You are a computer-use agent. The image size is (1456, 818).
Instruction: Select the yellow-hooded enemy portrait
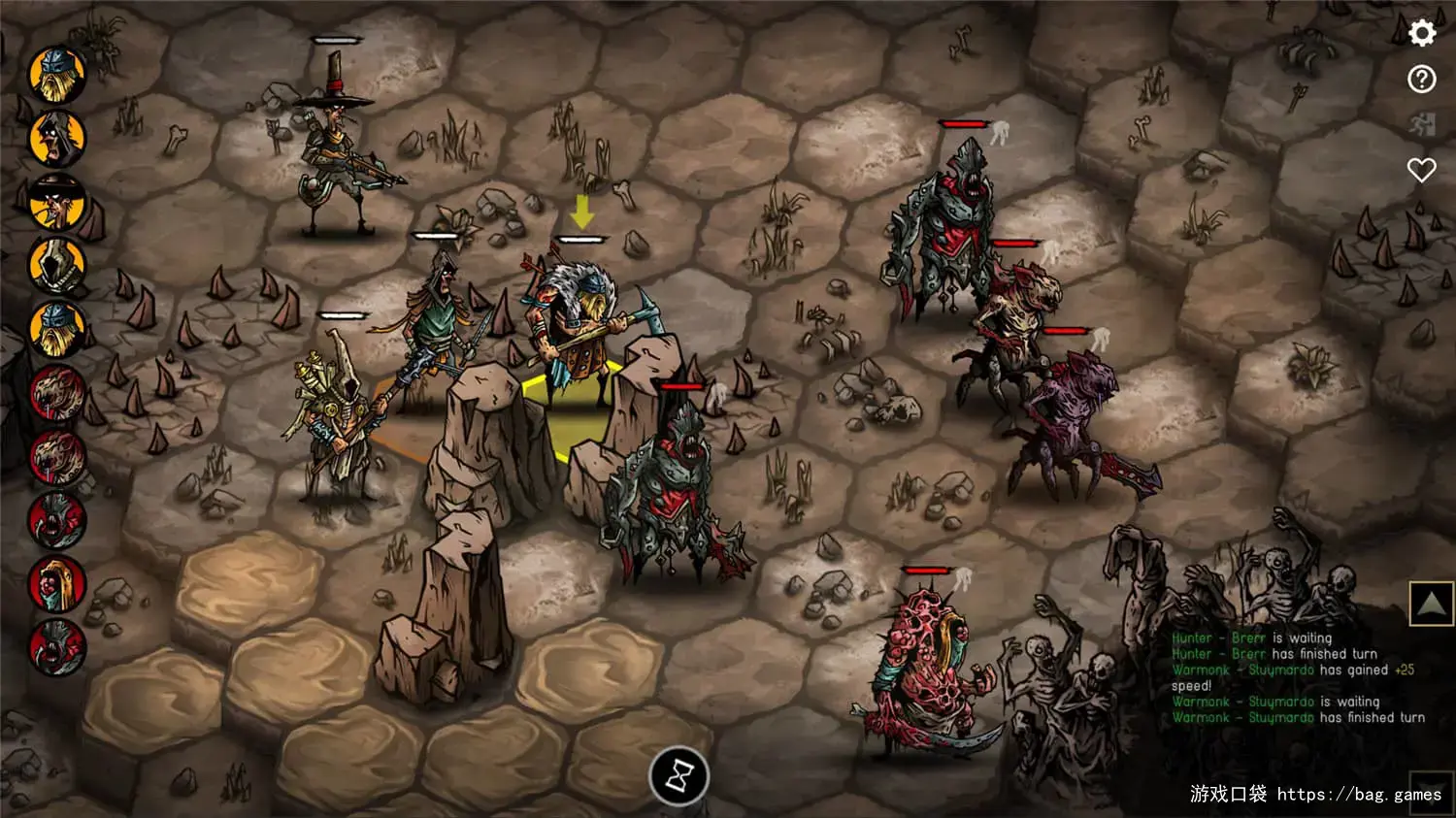click(x=57, y=584)
